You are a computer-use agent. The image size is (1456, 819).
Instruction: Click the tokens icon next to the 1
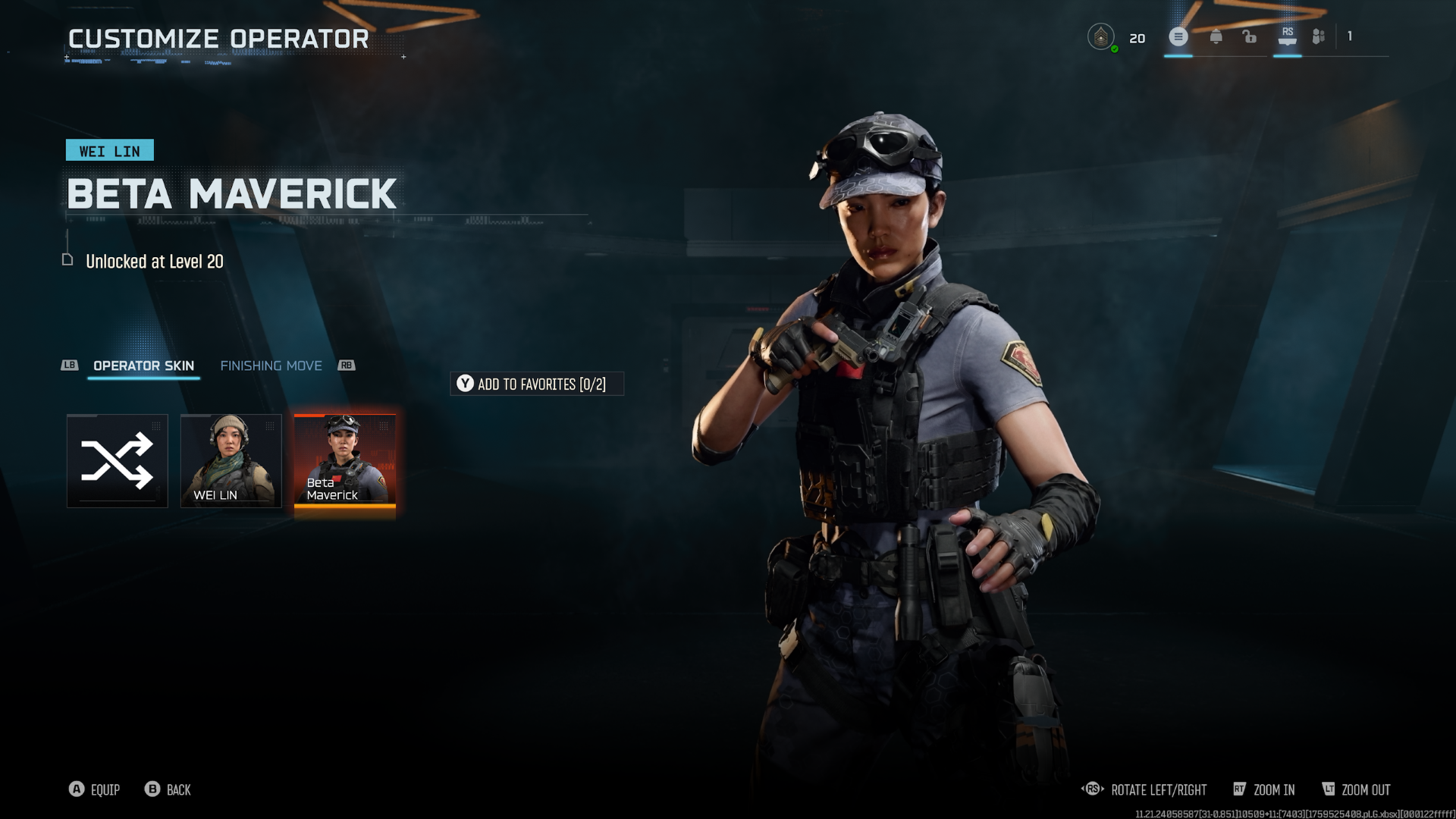coord(1318,36)
